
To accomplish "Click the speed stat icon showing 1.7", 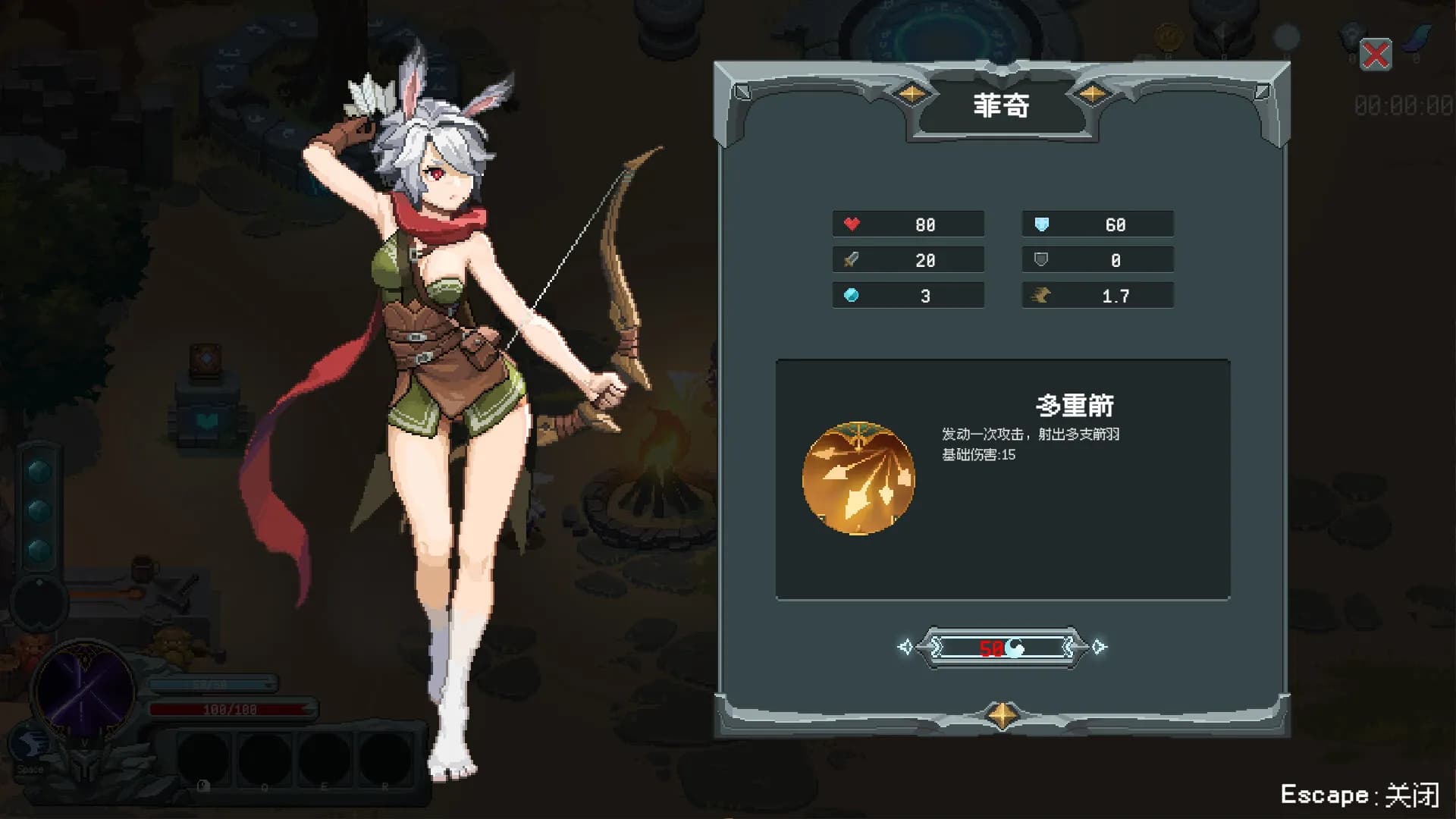I will point(1040,295).
